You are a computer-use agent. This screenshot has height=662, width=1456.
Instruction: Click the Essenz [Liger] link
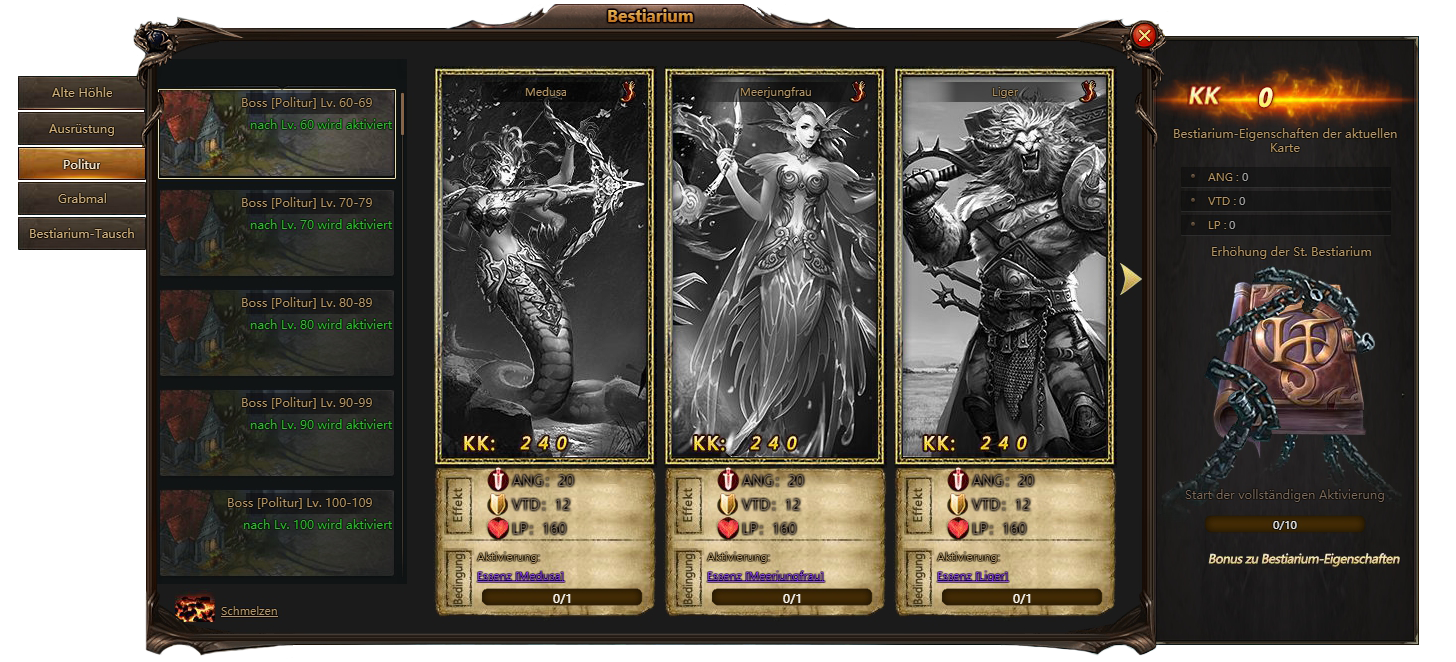click(973, 576)
